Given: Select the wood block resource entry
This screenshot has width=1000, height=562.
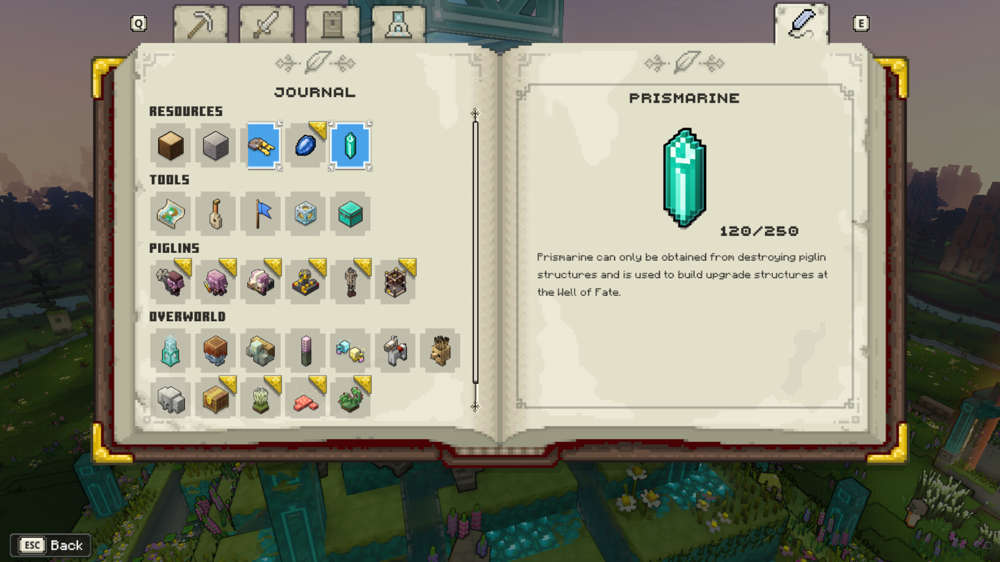Looking at the screenshot, I should point(170,146).
